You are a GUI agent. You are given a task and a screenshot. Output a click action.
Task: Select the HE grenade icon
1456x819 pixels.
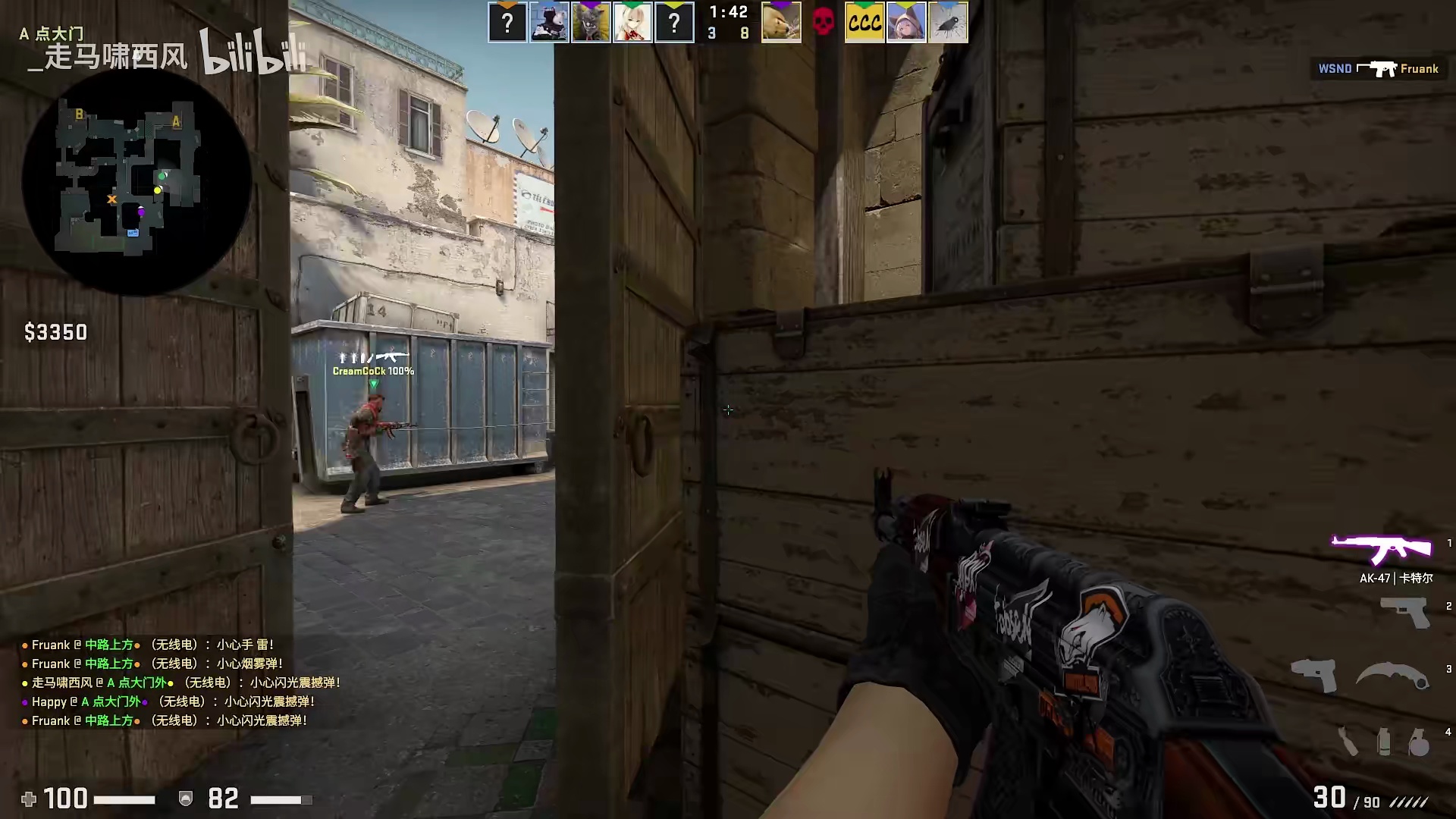coord(1419,742)
